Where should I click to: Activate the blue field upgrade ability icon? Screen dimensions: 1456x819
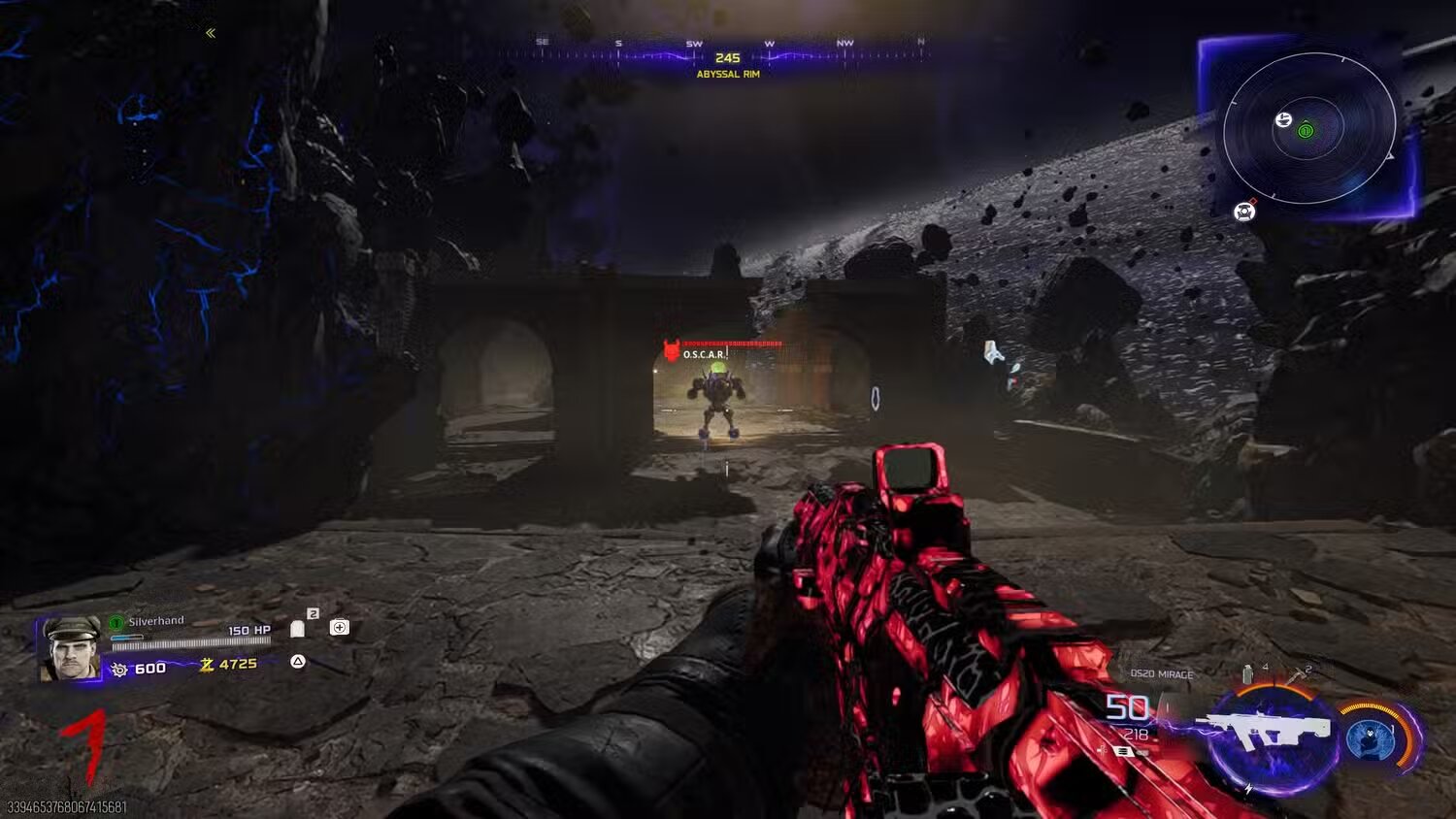(1371, 739)
